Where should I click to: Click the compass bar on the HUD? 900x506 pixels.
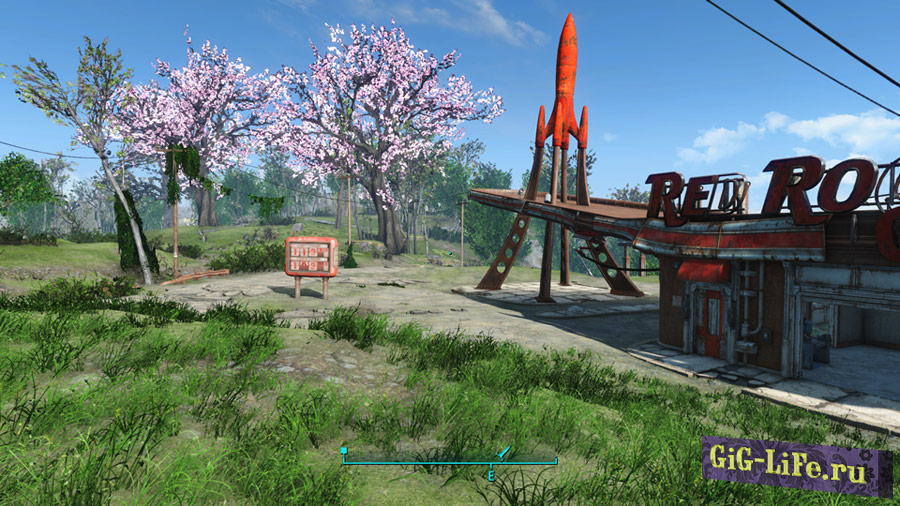click(449, 460)
